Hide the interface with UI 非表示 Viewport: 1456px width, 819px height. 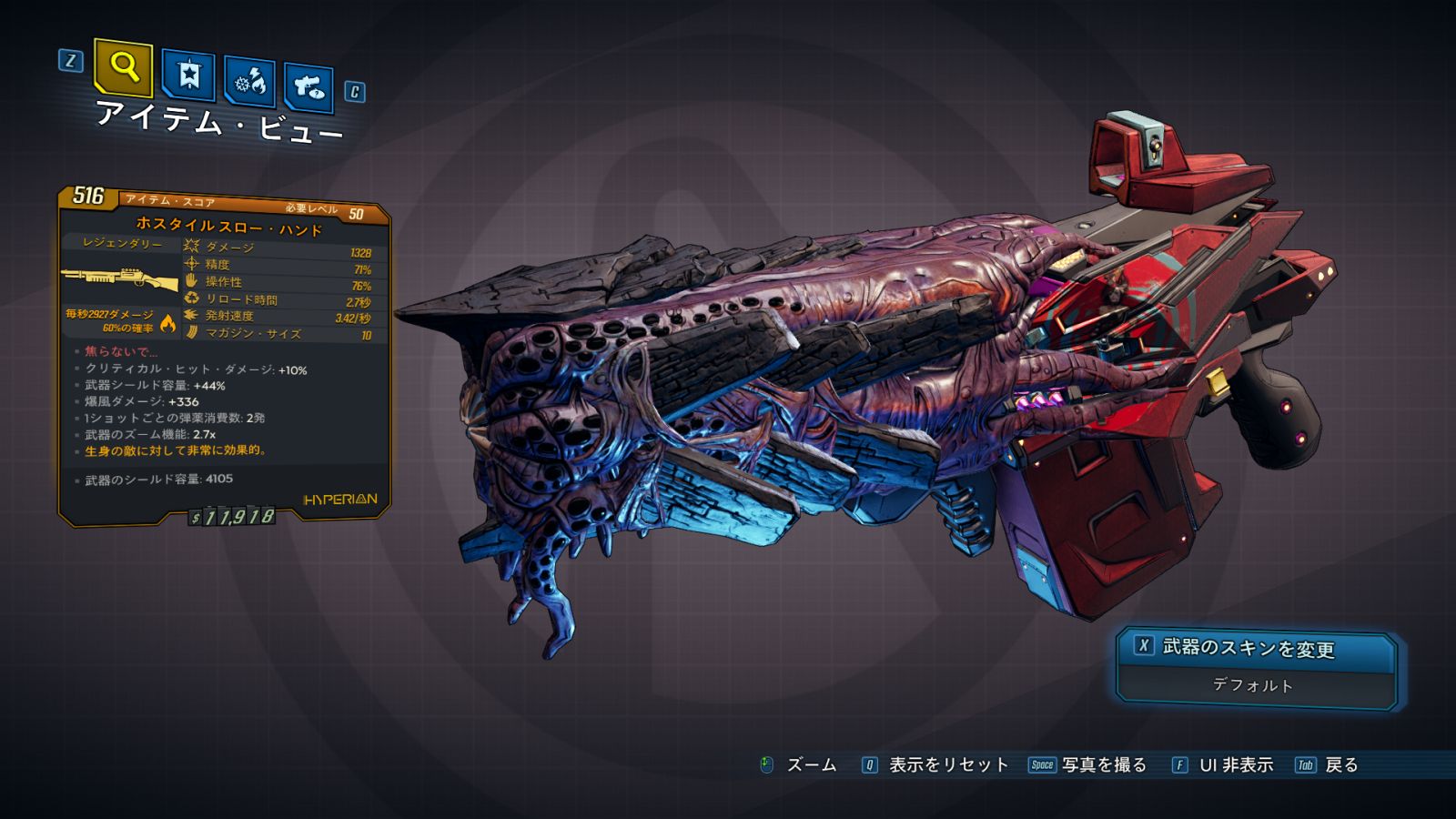pos(1235,765)
